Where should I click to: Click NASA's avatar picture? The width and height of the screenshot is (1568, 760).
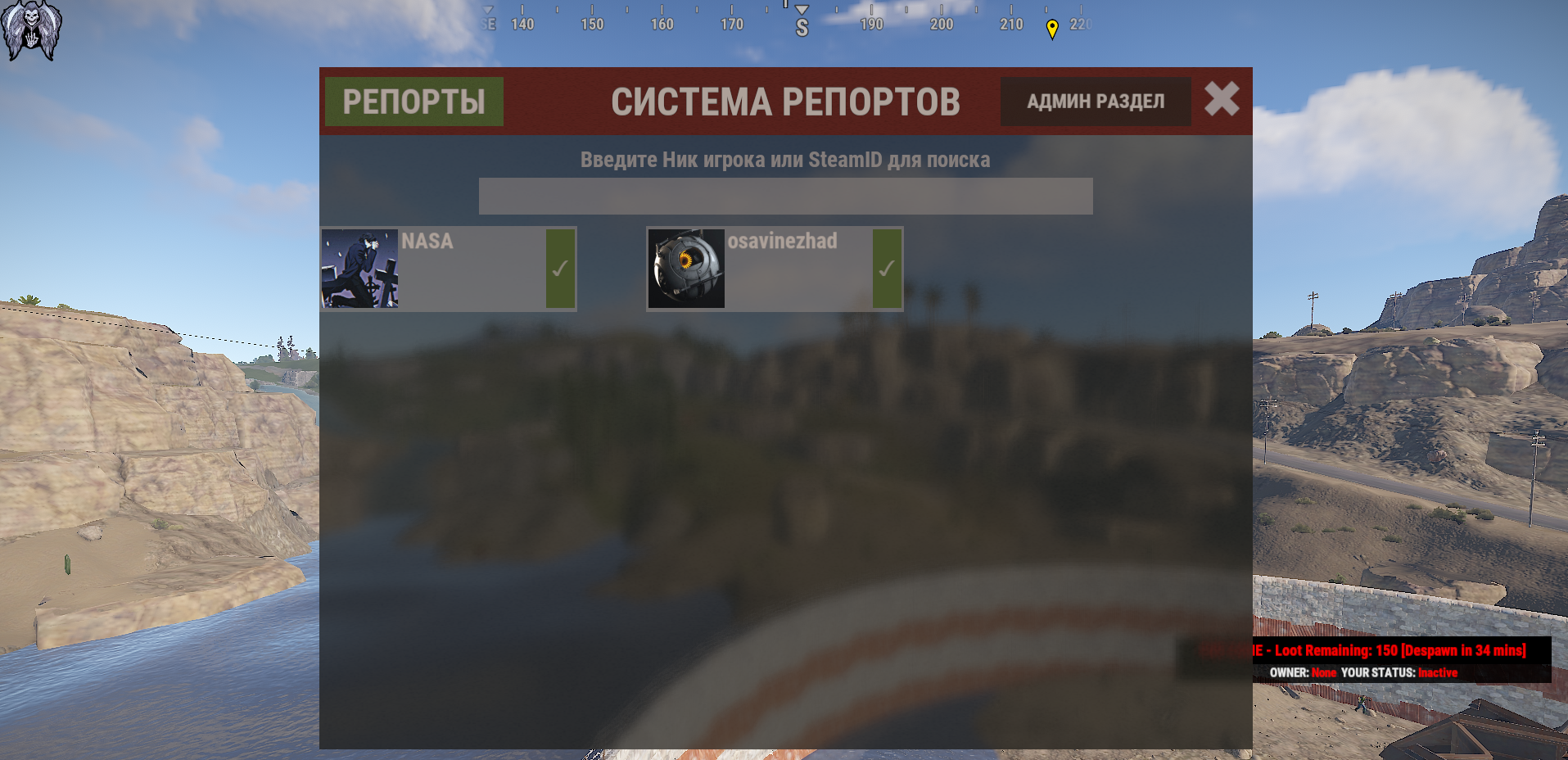(359, 268)
